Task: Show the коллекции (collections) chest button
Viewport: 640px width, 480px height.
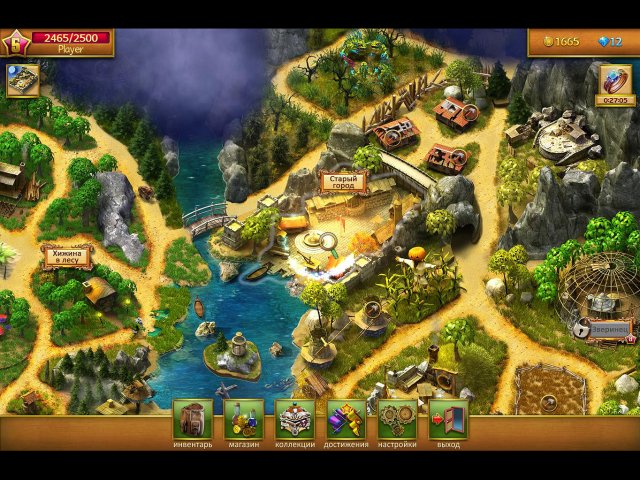Action: tap(295, 419)
